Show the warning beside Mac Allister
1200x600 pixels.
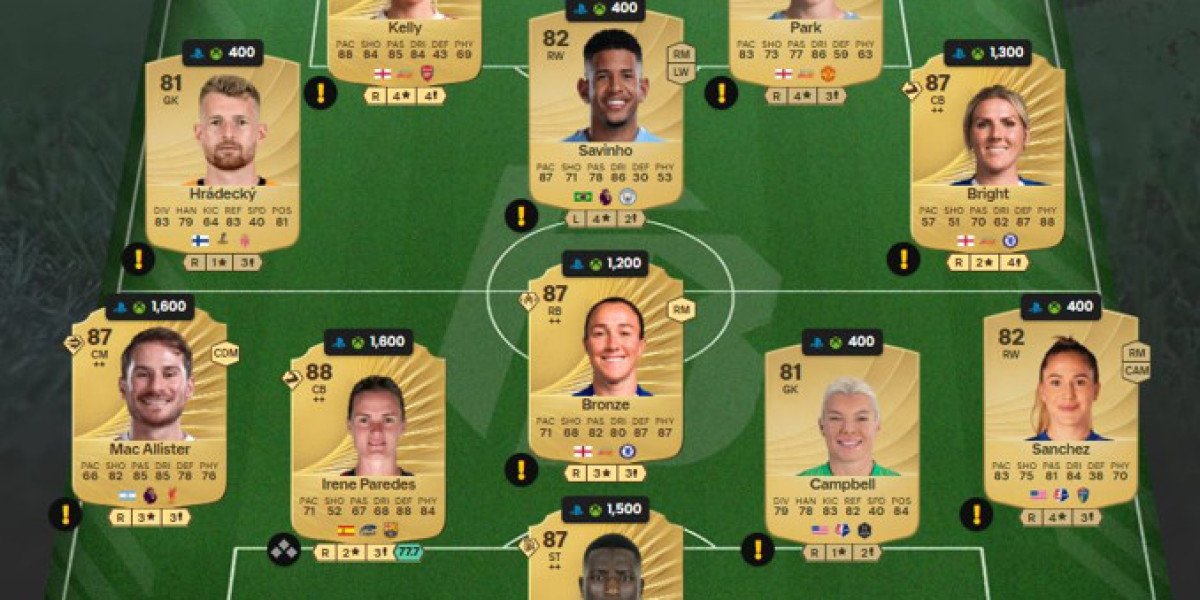pyautogui.click(x=65, y=515)
